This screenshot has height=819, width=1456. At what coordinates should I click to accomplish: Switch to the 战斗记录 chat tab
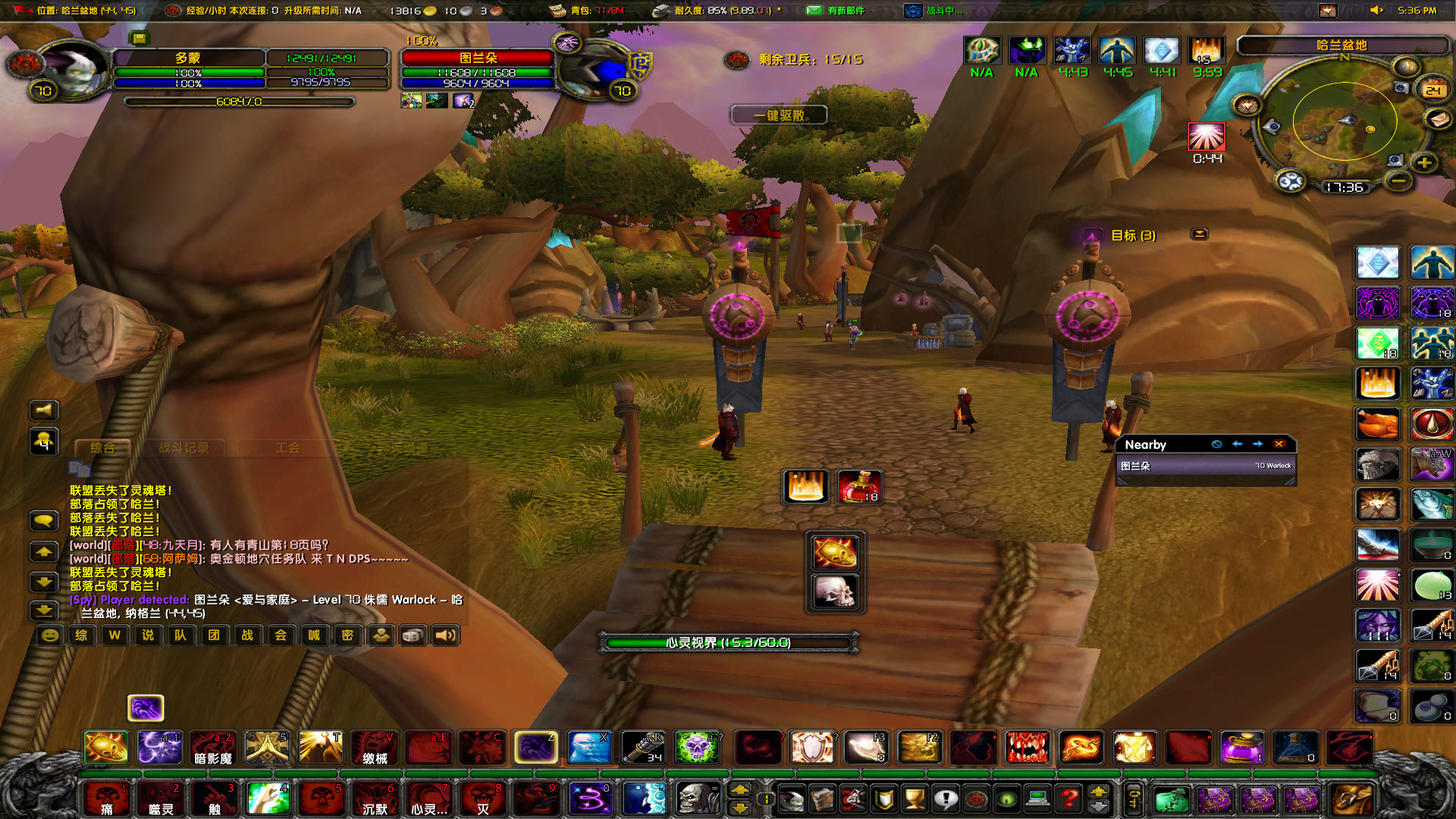184,447
